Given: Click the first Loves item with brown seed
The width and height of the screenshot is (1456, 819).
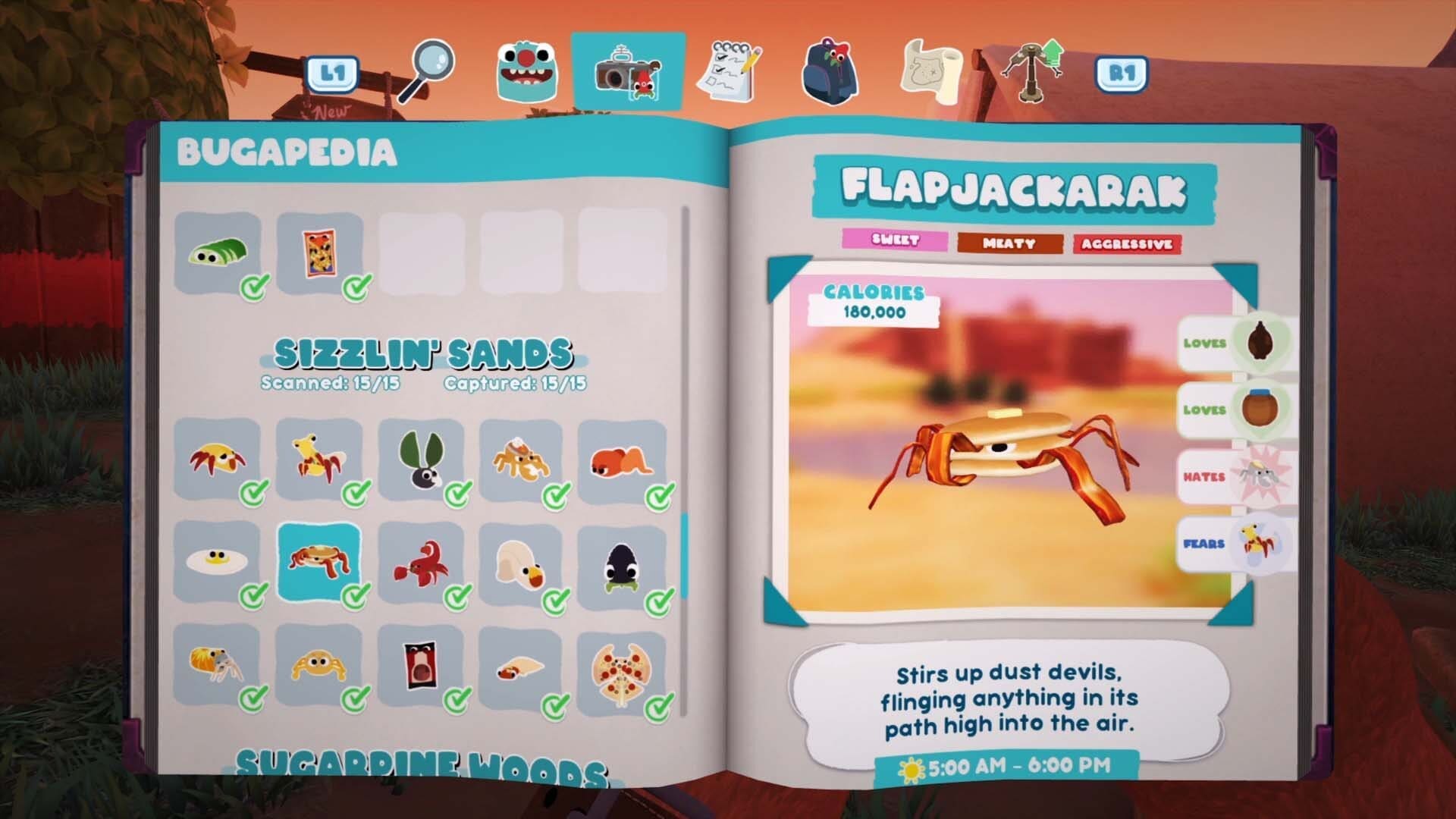Looking at the screenshot, I should coord(1260,343).
